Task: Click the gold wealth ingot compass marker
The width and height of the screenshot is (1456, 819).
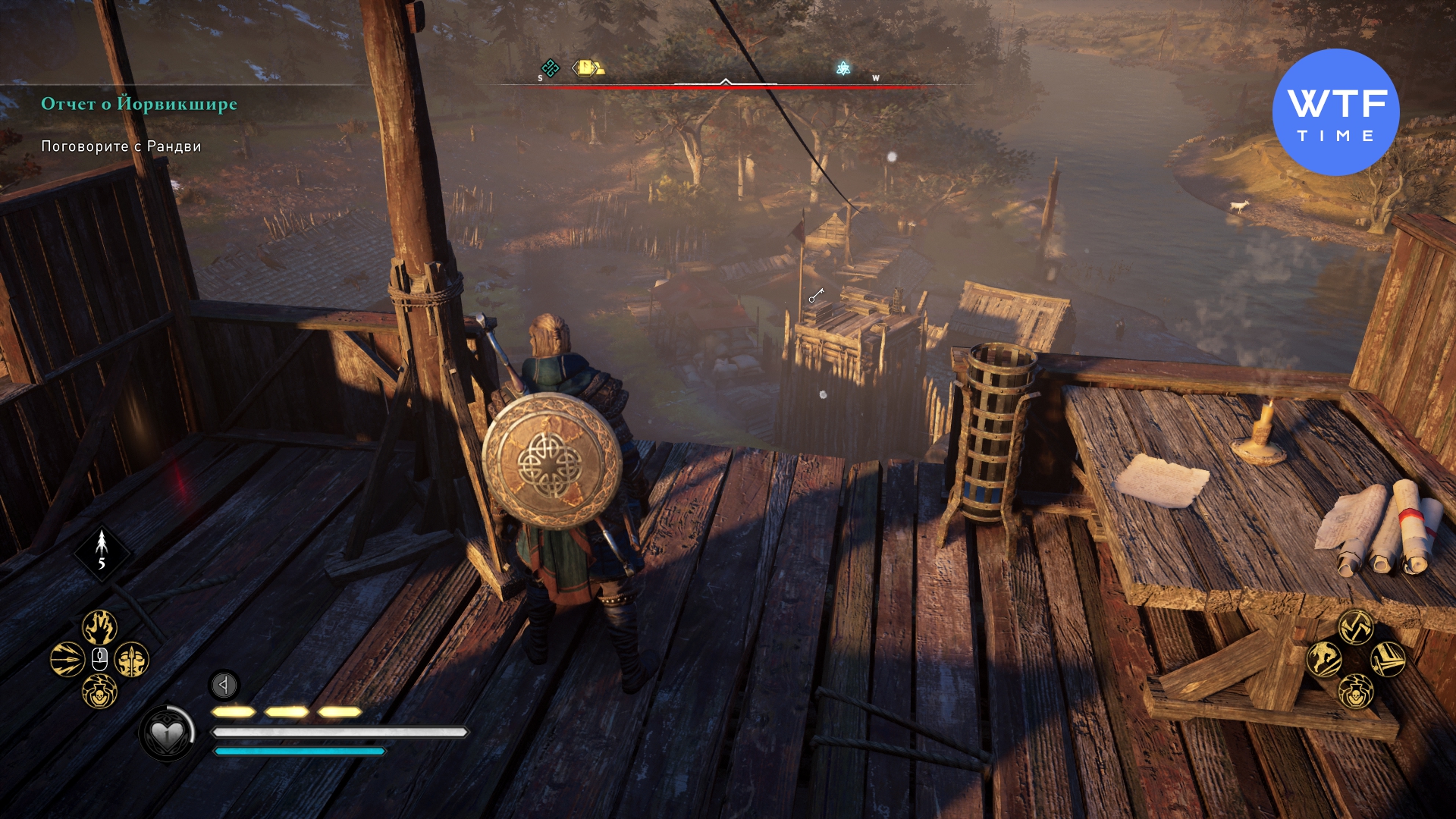Action: pyautogui.click(x=588, y=68)
